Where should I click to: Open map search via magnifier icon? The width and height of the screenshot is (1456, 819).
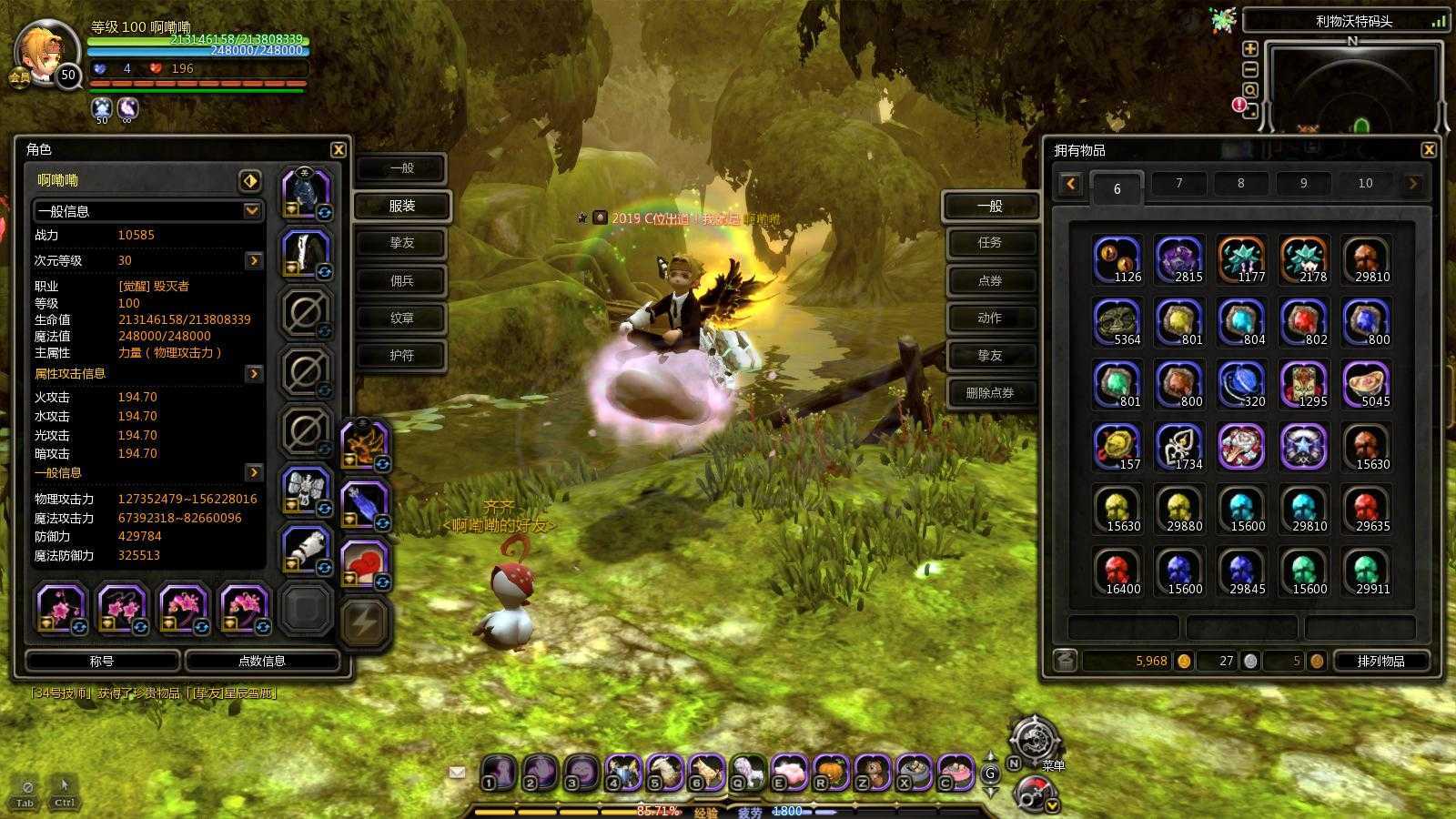(1251, 89)
